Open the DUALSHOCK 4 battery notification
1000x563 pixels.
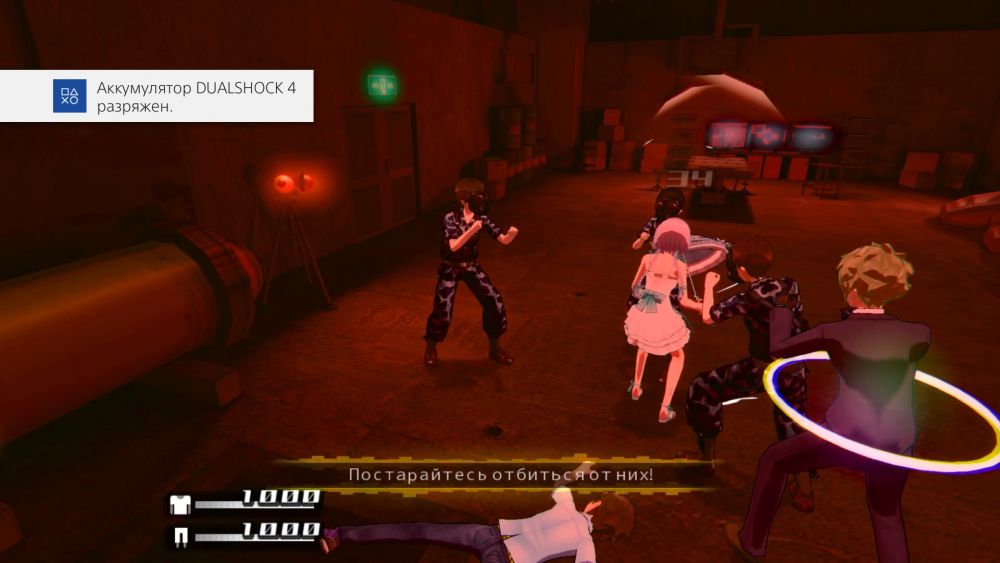157,97
